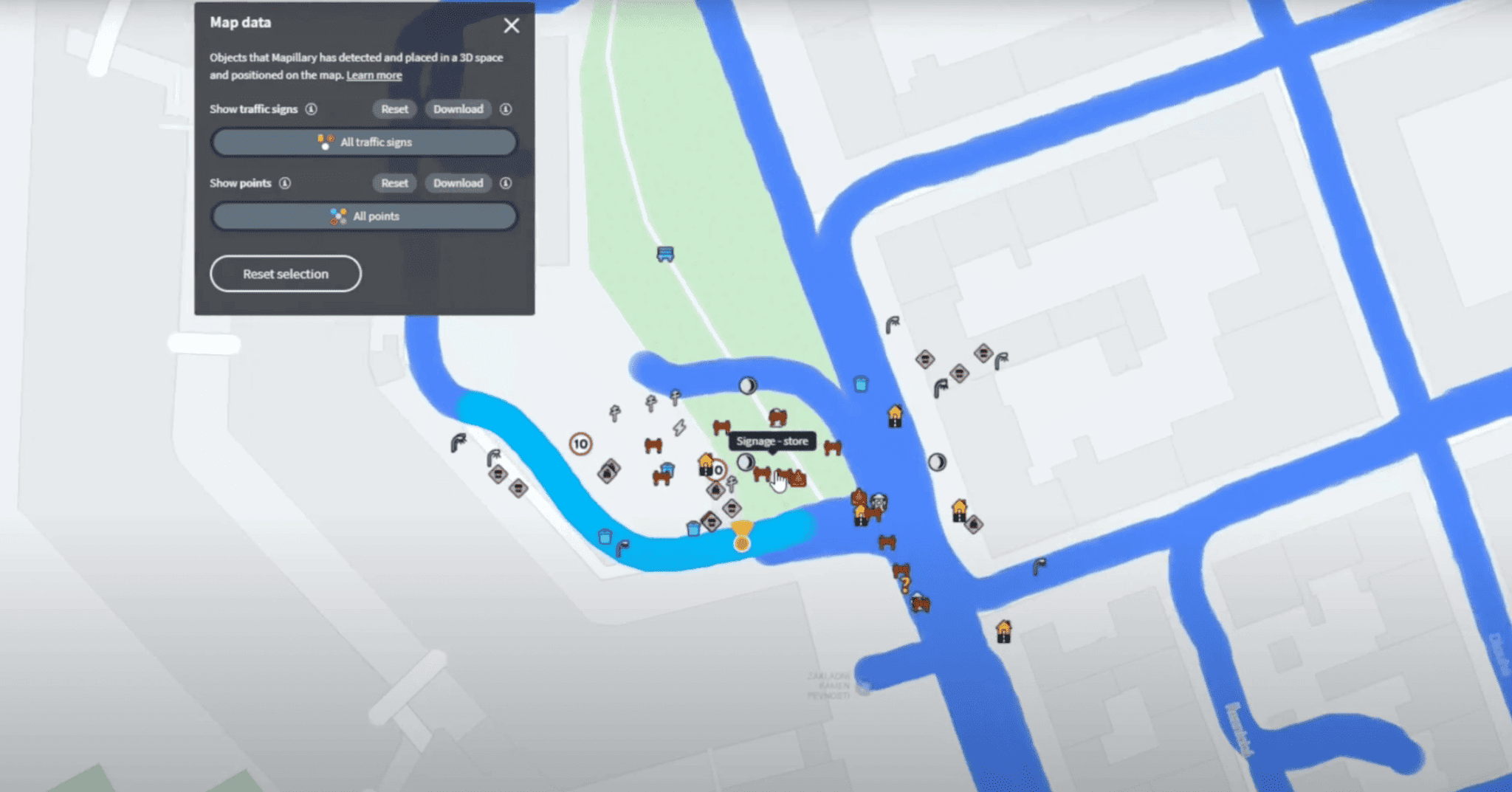Click the lightning bolt detection icon in the park
This screenshot has height=792, width=1512.
[679, 427]
